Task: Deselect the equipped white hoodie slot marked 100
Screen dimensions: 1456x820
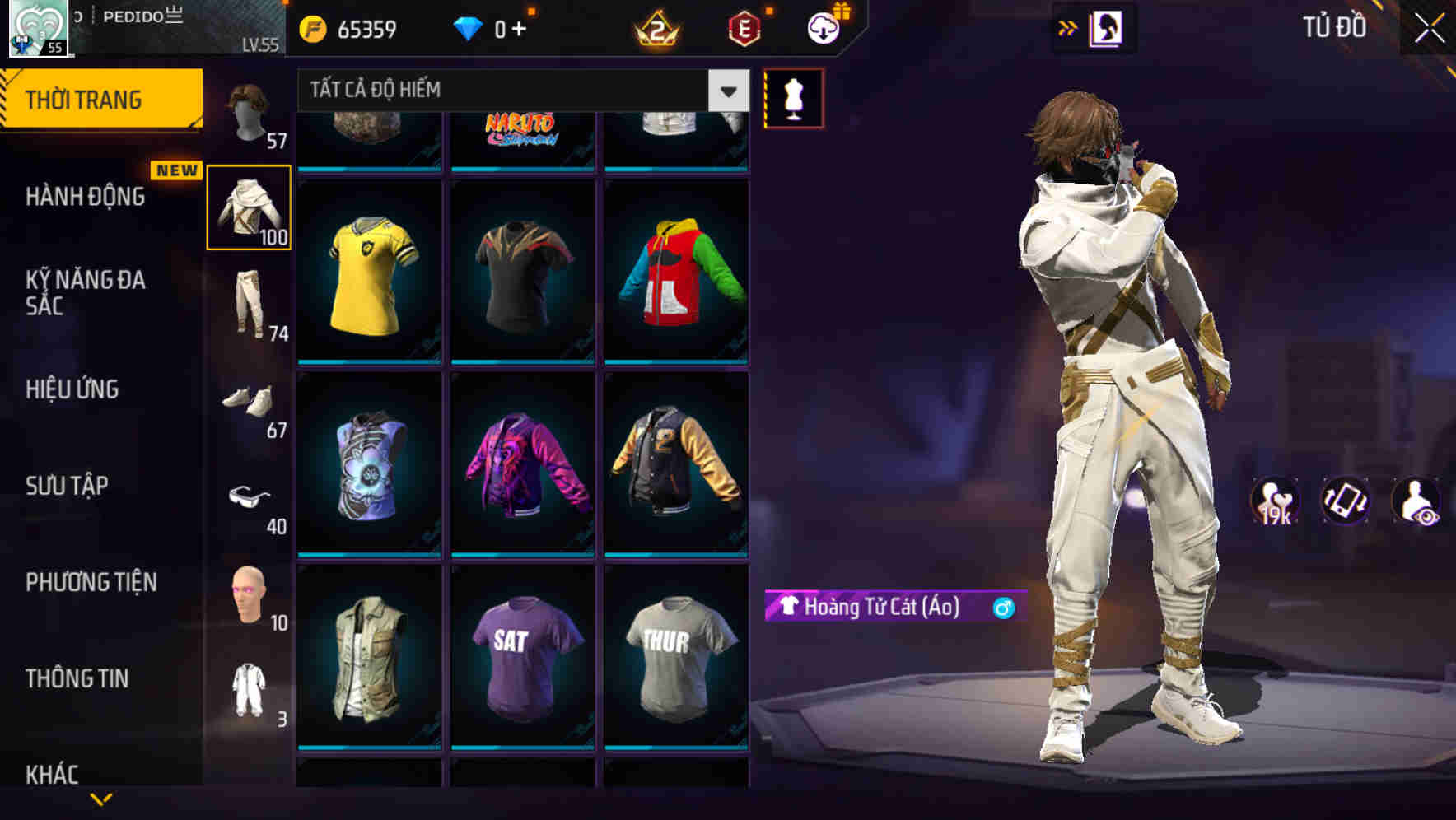Action: pyautogui.click(x=249, y=207)
